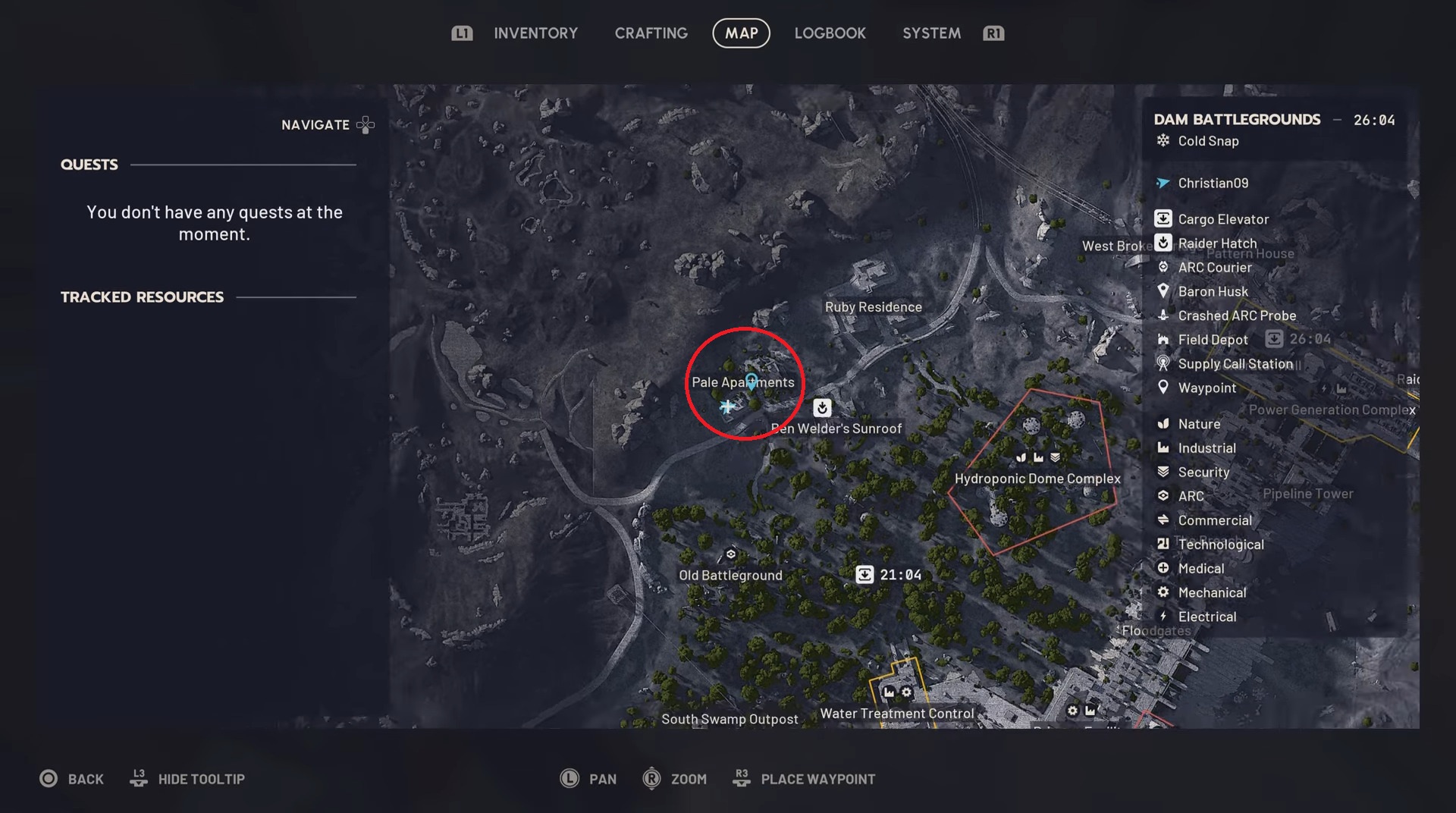This screenshot has width=1456, height=813.
Task: Toggle the Electrical resource filter
Action: (x=1164, y=617)
